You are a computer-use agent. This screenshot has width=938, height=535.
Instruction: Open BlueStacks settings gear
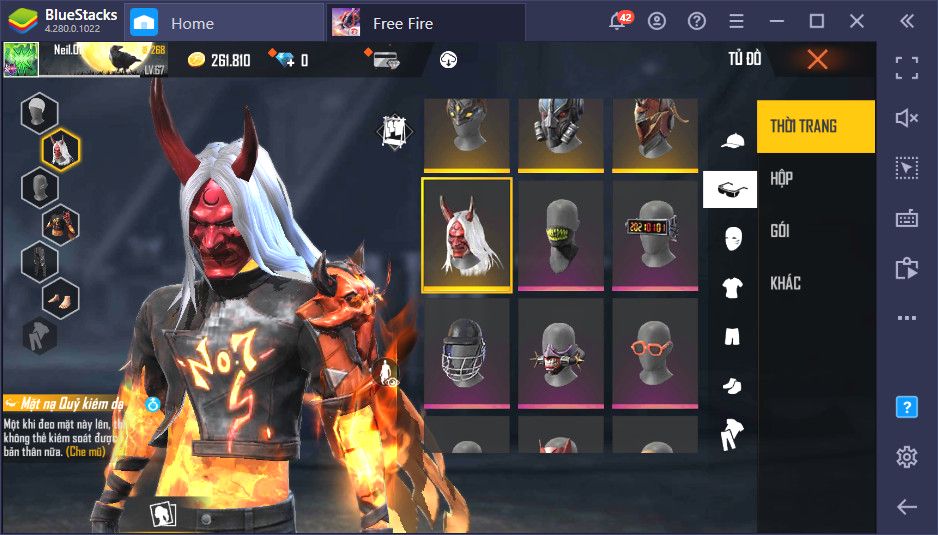[907, 457]
